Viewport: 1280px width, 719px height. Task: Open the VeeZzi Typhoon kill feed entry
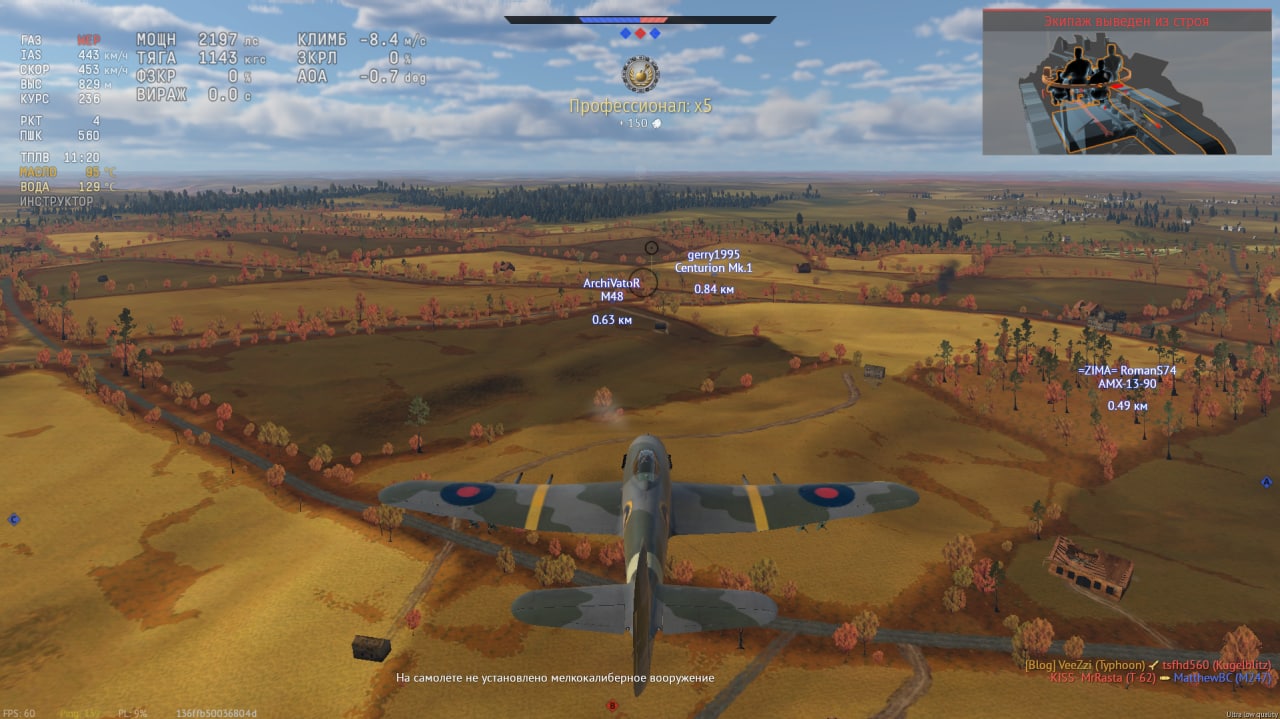click(x=1148, y=664)
